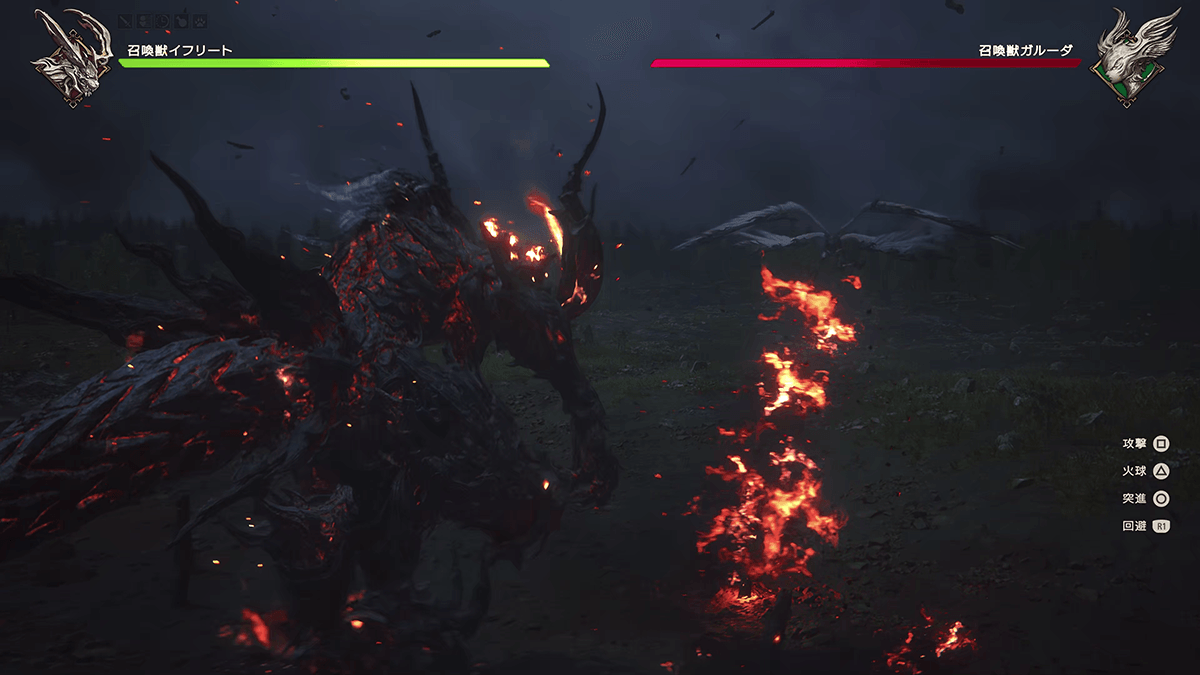Select the dim sword status icon
1200x675 pixels.
tap(125, 21)
